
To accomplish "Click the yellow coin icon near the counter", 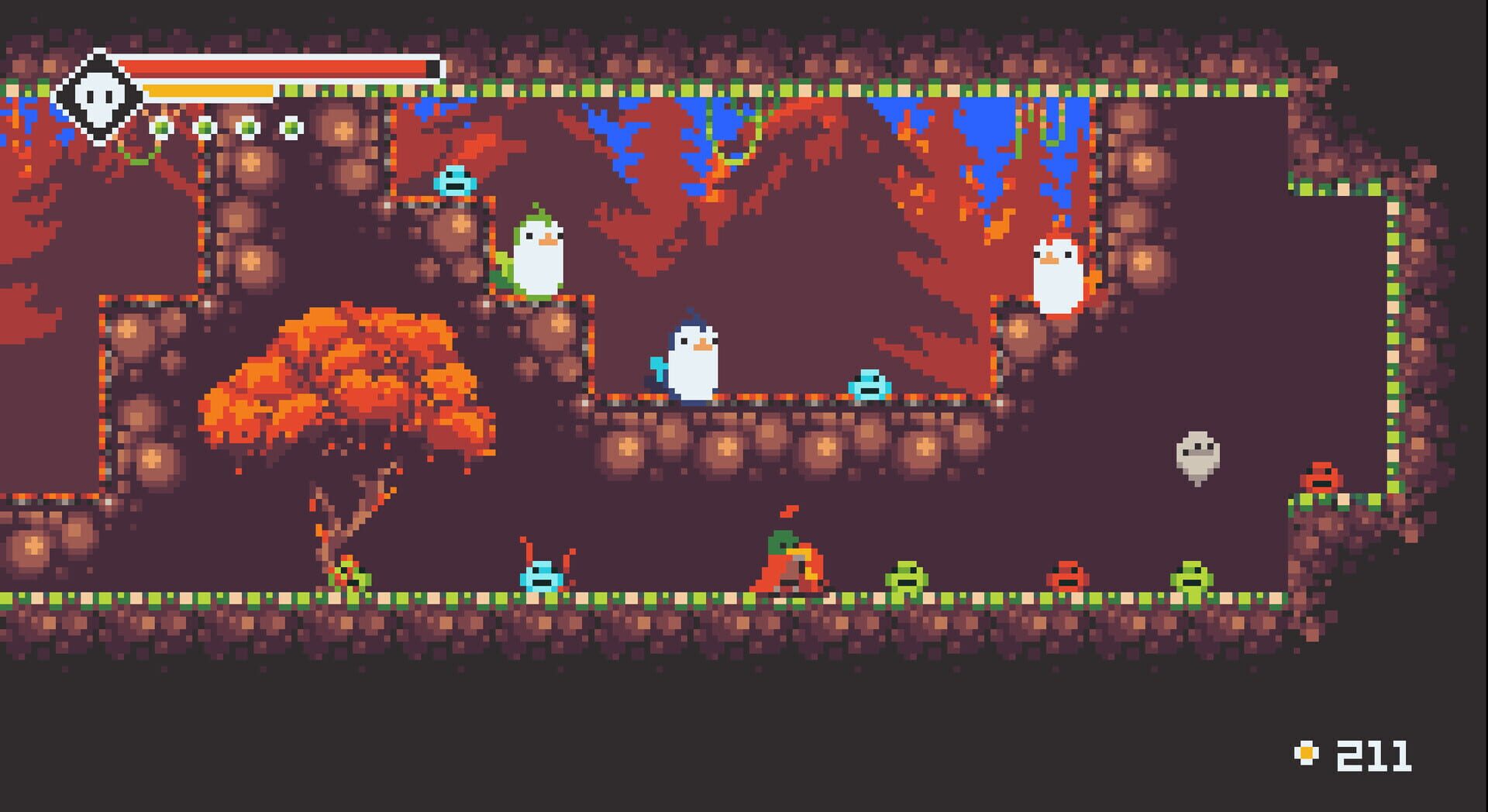I will pos(1308,754).
